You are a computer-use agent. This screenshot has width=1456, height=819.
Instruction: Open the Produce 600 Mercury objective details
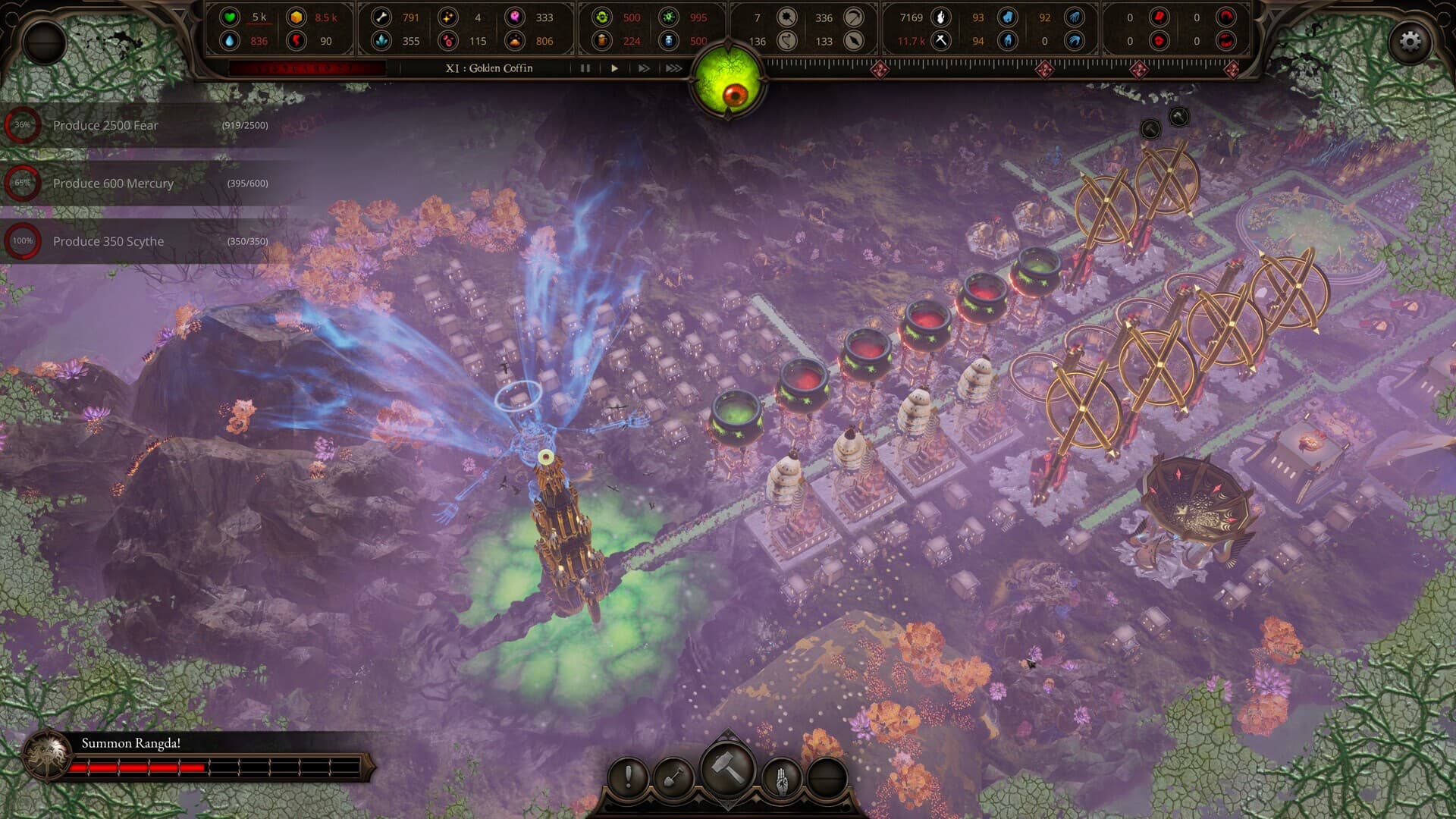click(112, 184)
